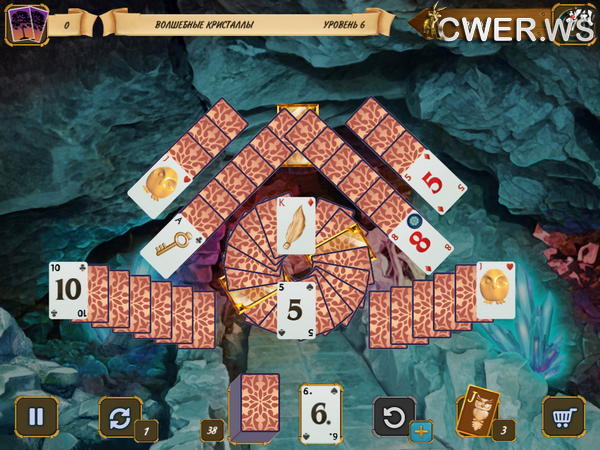Undo the last move
600x450 pixels.
point(394,415)
